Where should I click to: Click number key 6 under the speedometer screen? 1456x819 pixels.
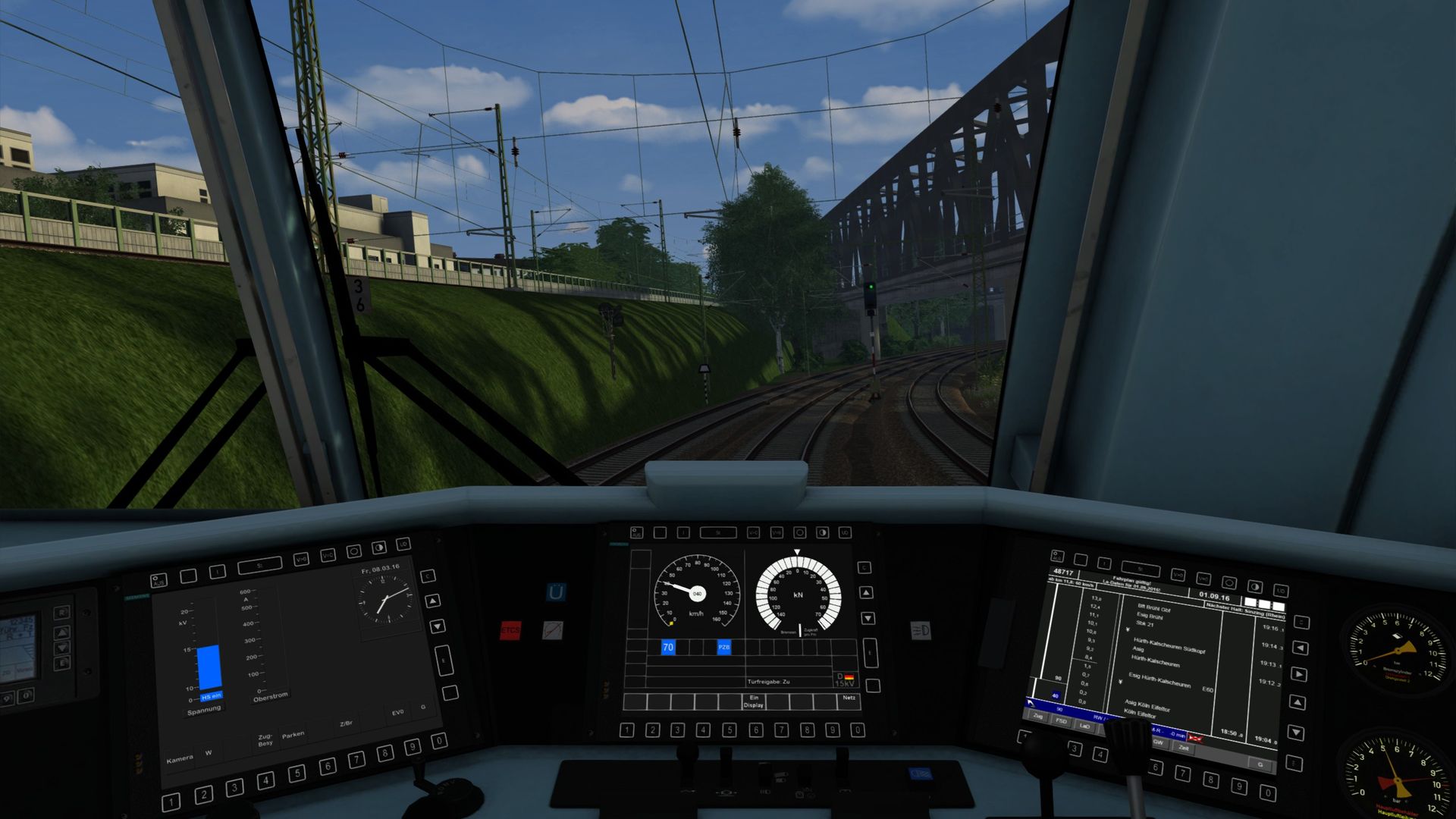[755, 730]
